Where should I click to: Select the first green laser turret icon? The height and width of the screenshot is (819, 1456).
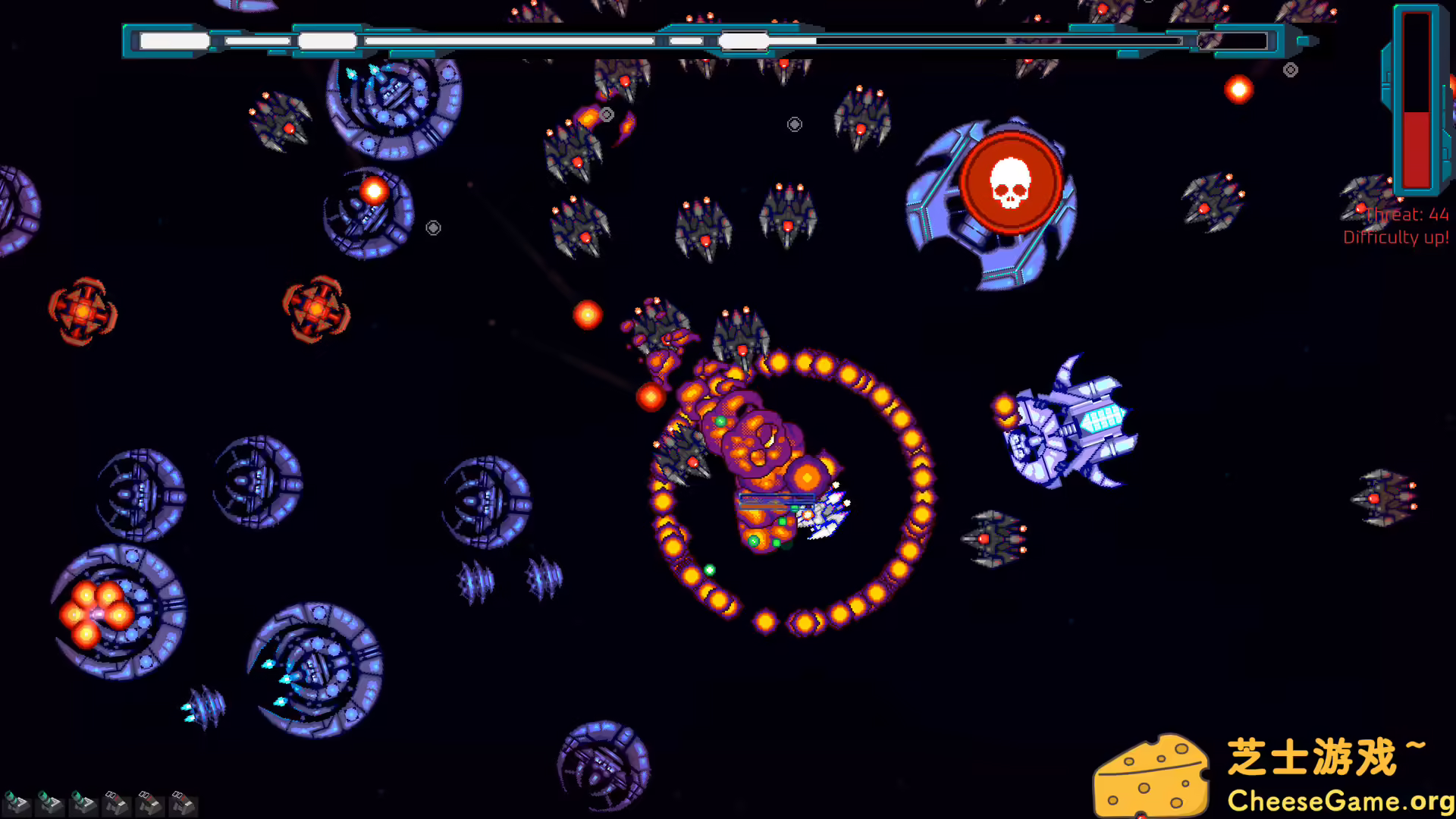[x=17, y=802]
